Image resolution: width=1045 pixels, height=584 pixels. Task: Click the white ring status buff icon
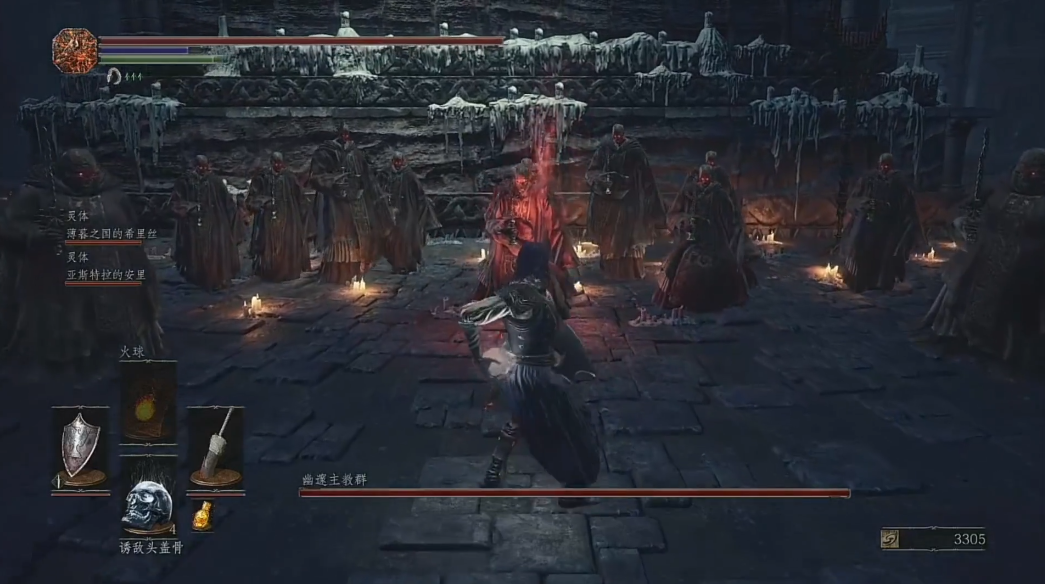113,74
